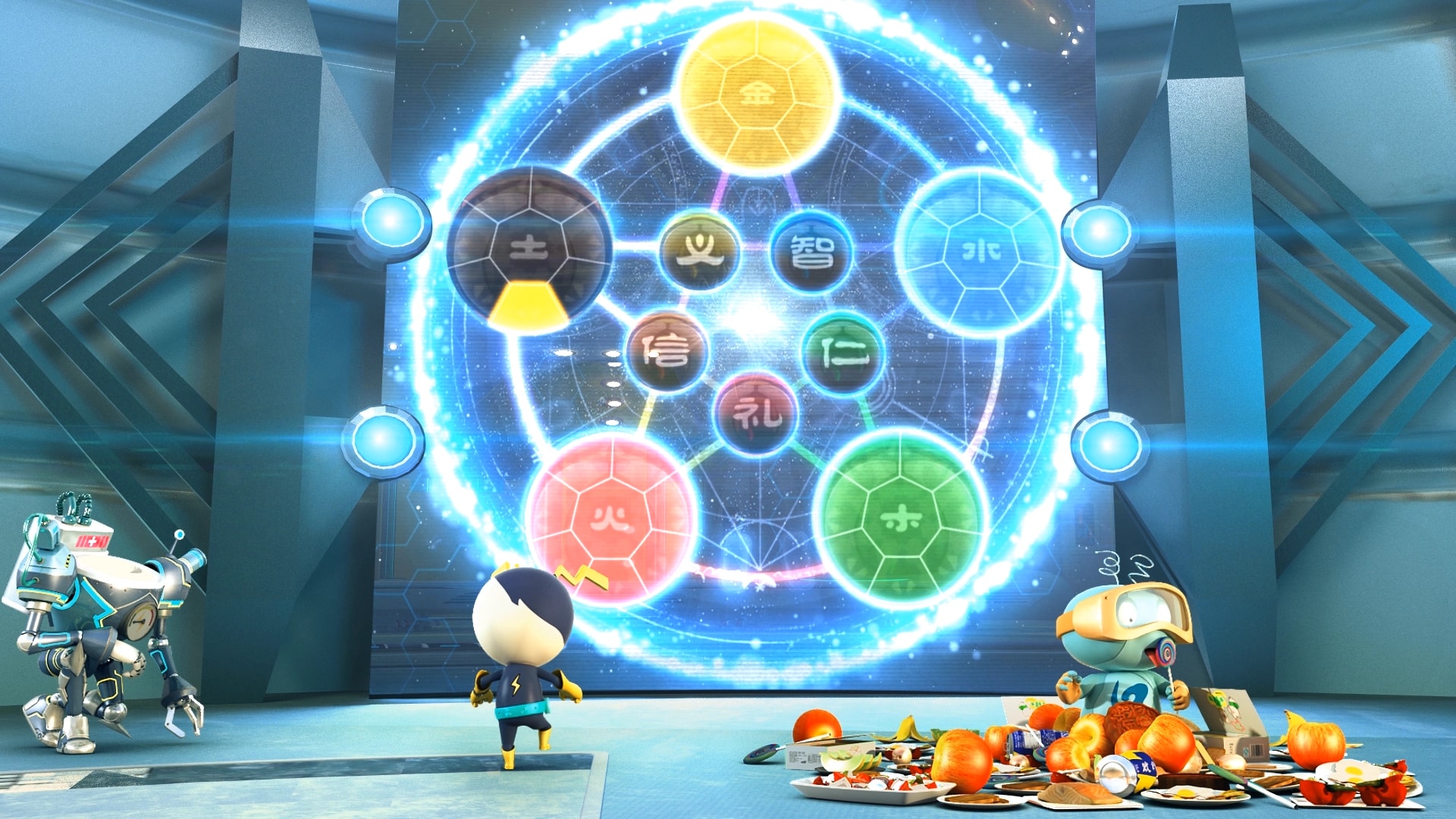Tap the small 仁 benevolence orb
The image size is (1456, 819).
[843, 351]
